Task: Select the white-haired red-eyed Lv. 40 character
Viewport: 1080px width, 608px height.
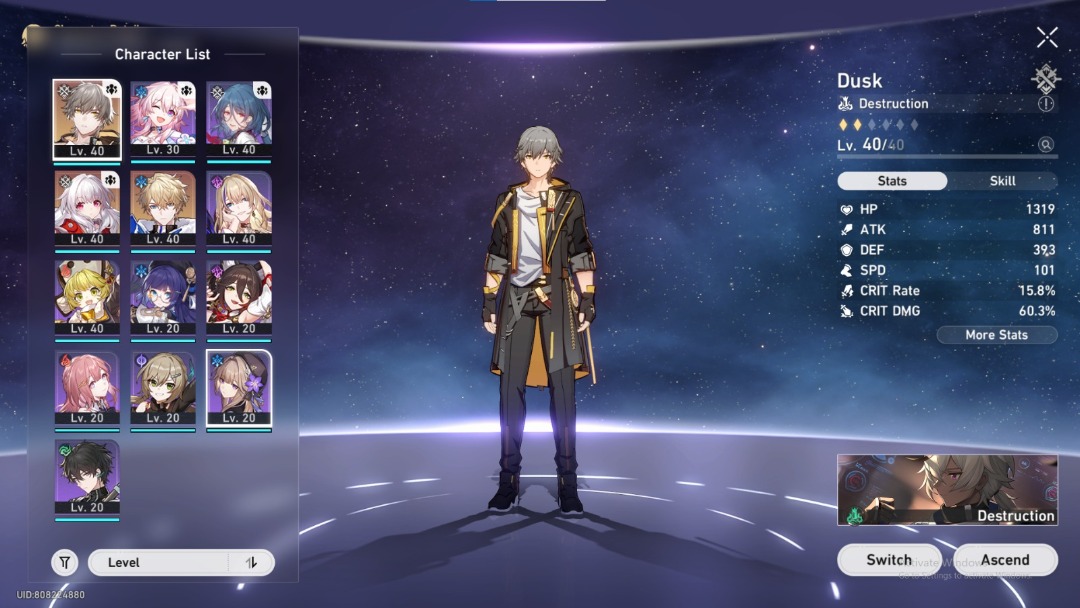Action: coord(86,209)
